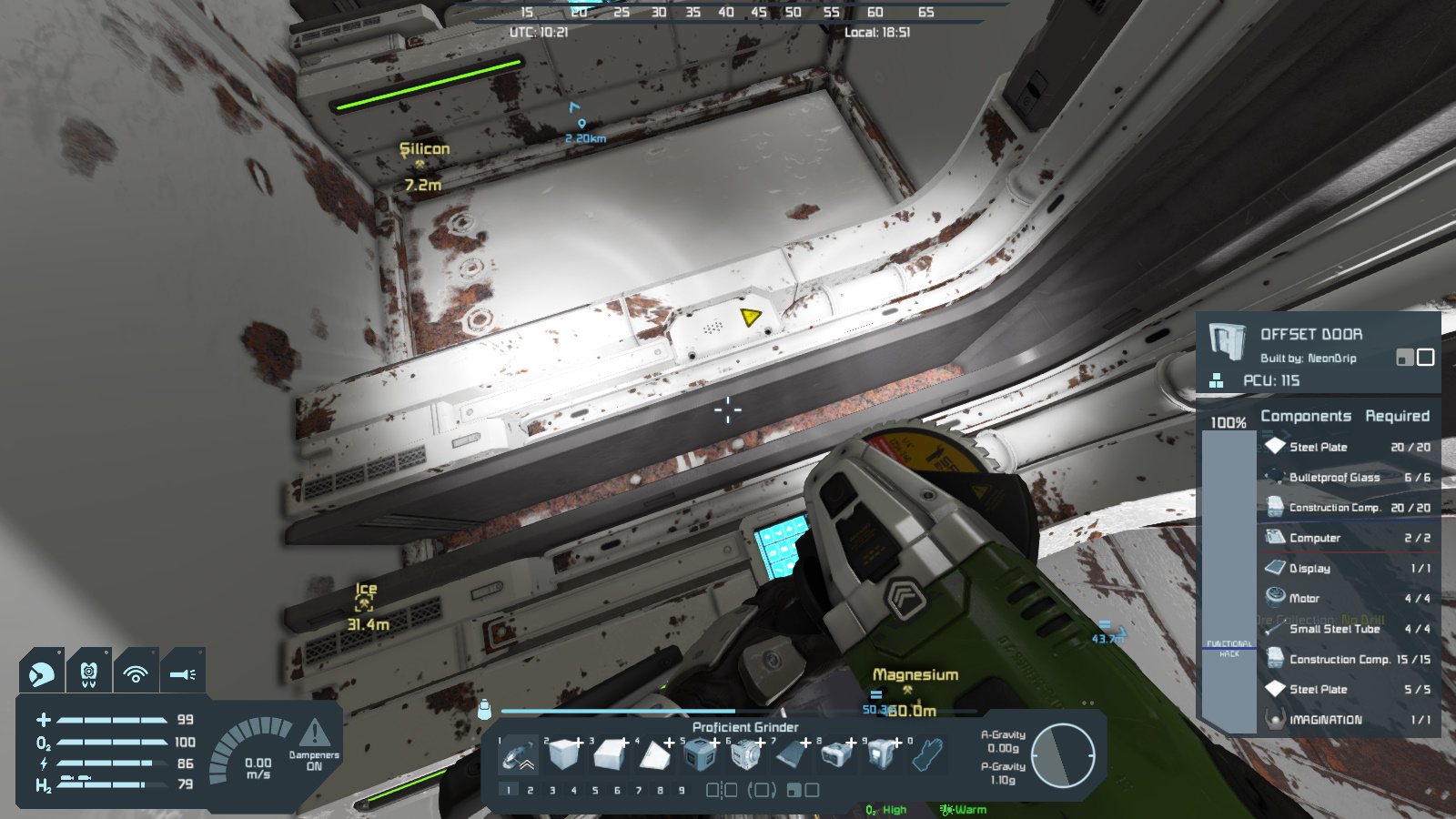The width and height of the screenshot is (1456, 819).
Task: Select the dark cube block in slot 5
Action: click(700, 755)
